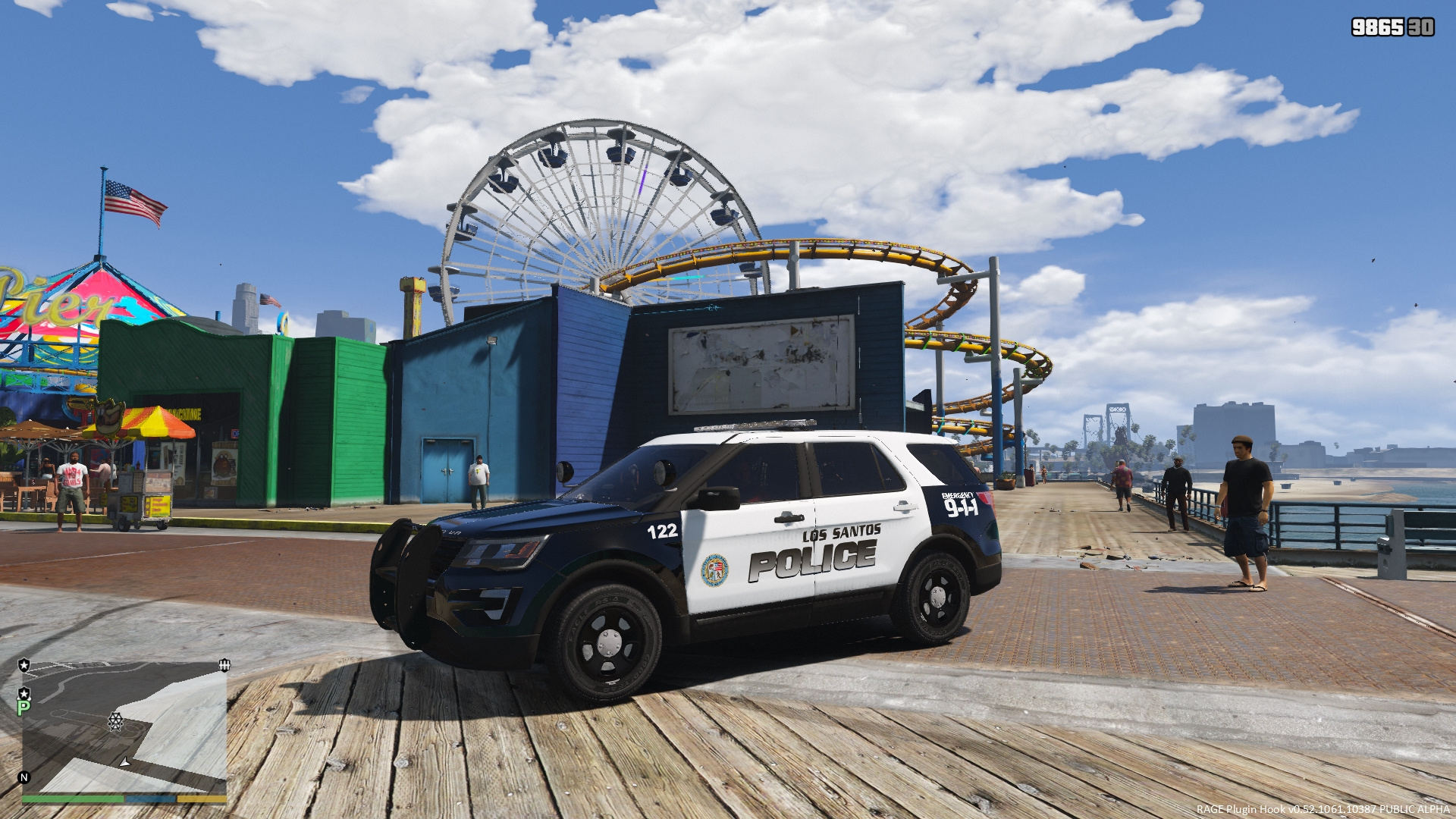Select the police badge blip touching green P

pos(24,693)
